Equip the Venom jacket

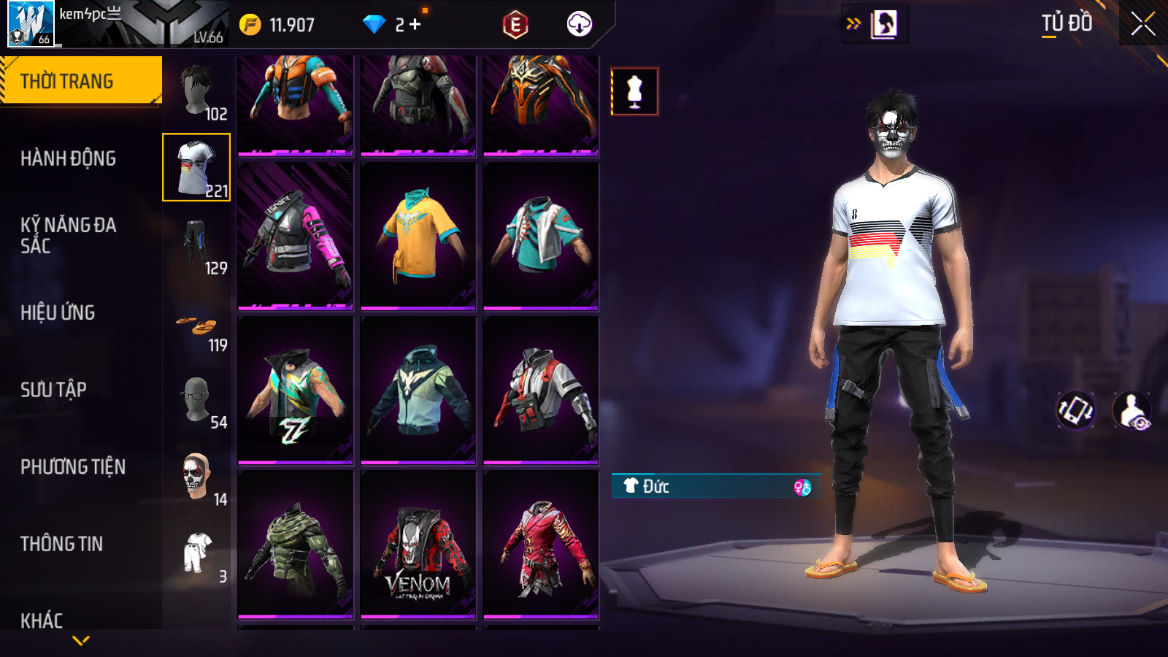point(418,545)
